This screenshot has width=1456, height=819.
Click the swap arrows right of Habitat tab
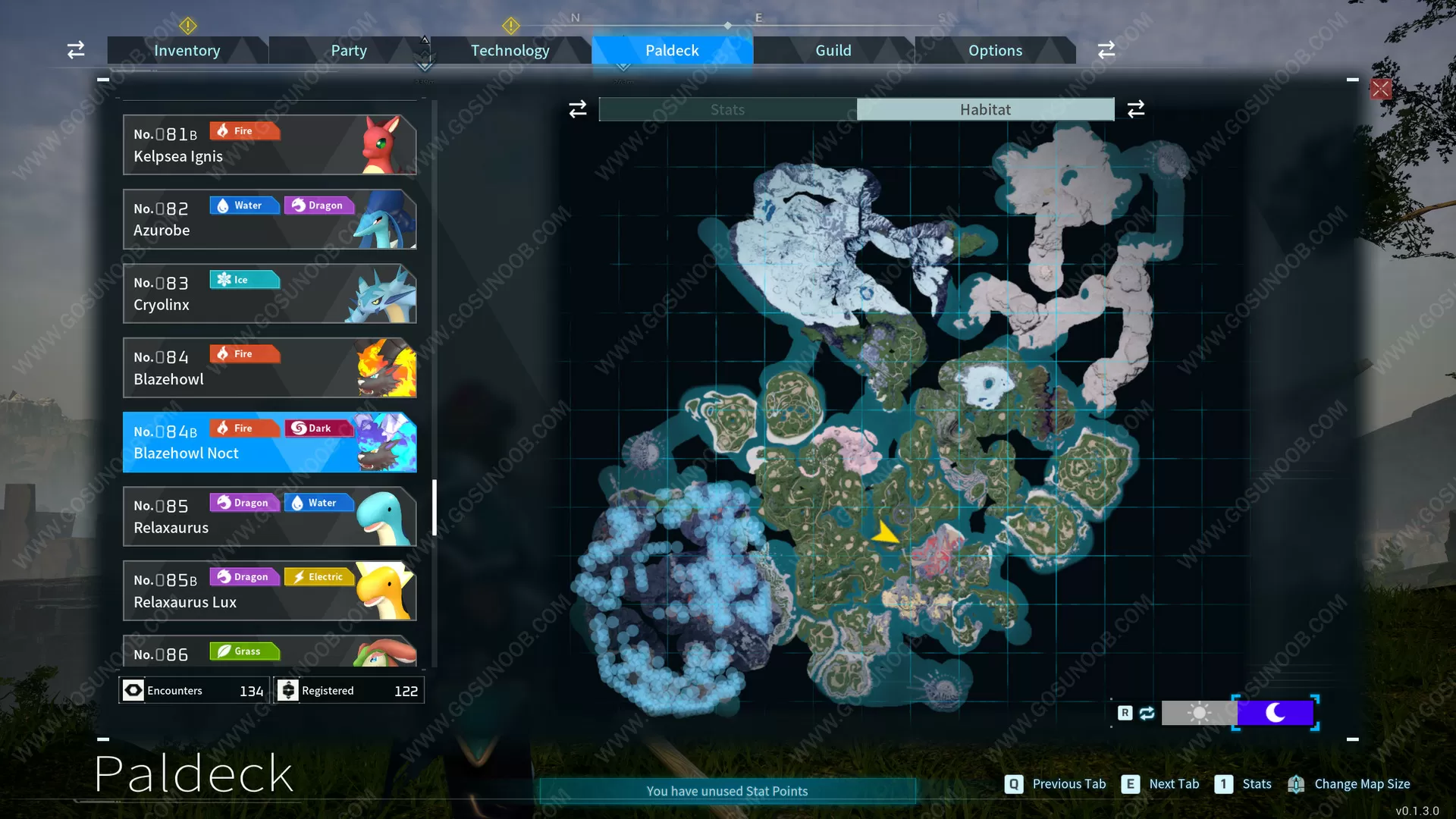click(x=1135, y=108)
